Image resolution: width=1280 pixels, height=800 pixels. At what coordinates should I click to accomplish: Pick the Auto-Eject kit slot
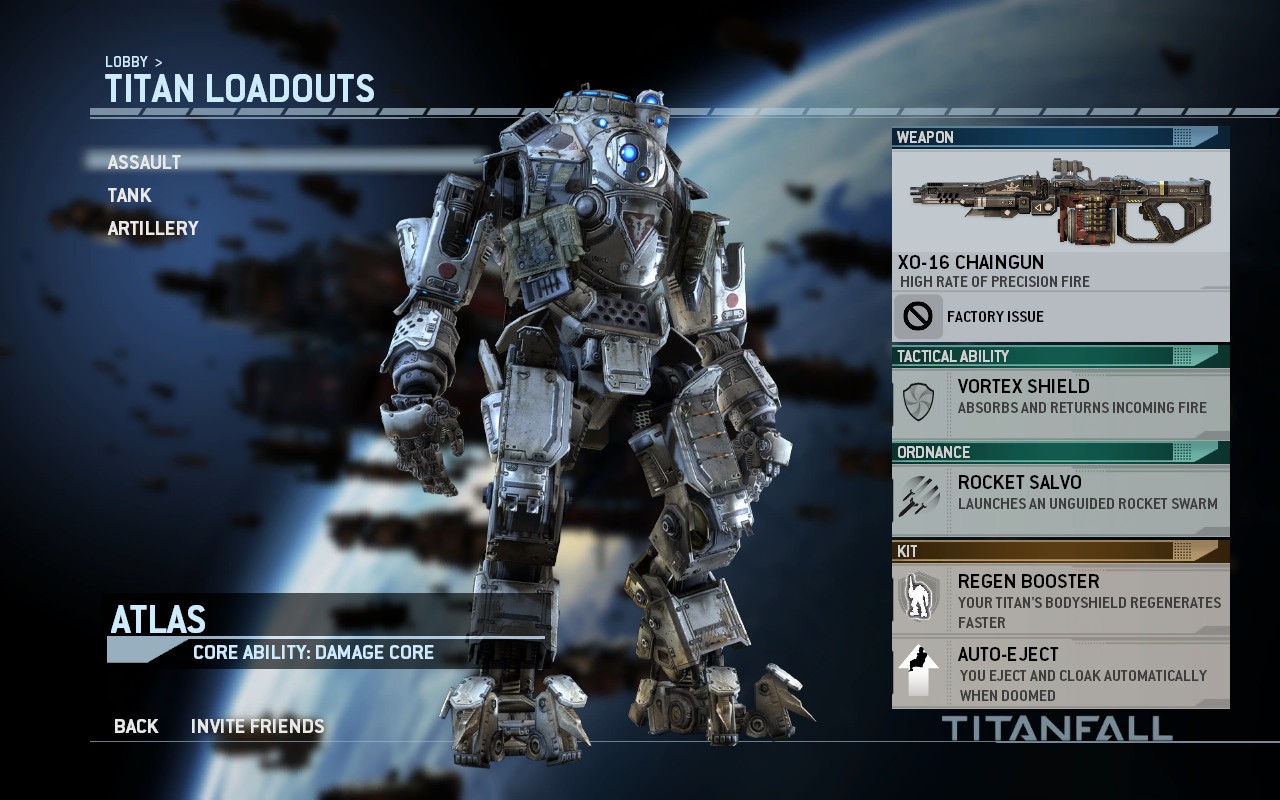1060,673
